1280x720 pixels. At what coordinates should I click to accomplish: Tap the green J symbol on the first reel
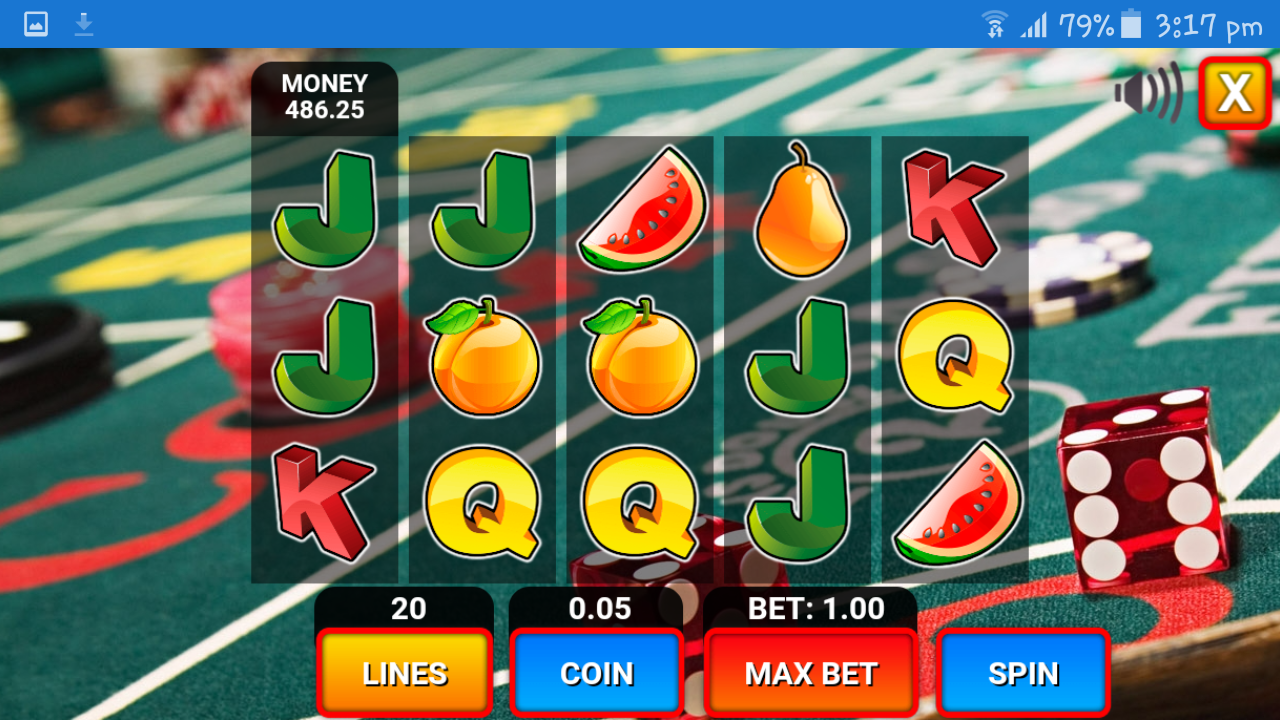[x=325, y=210]
